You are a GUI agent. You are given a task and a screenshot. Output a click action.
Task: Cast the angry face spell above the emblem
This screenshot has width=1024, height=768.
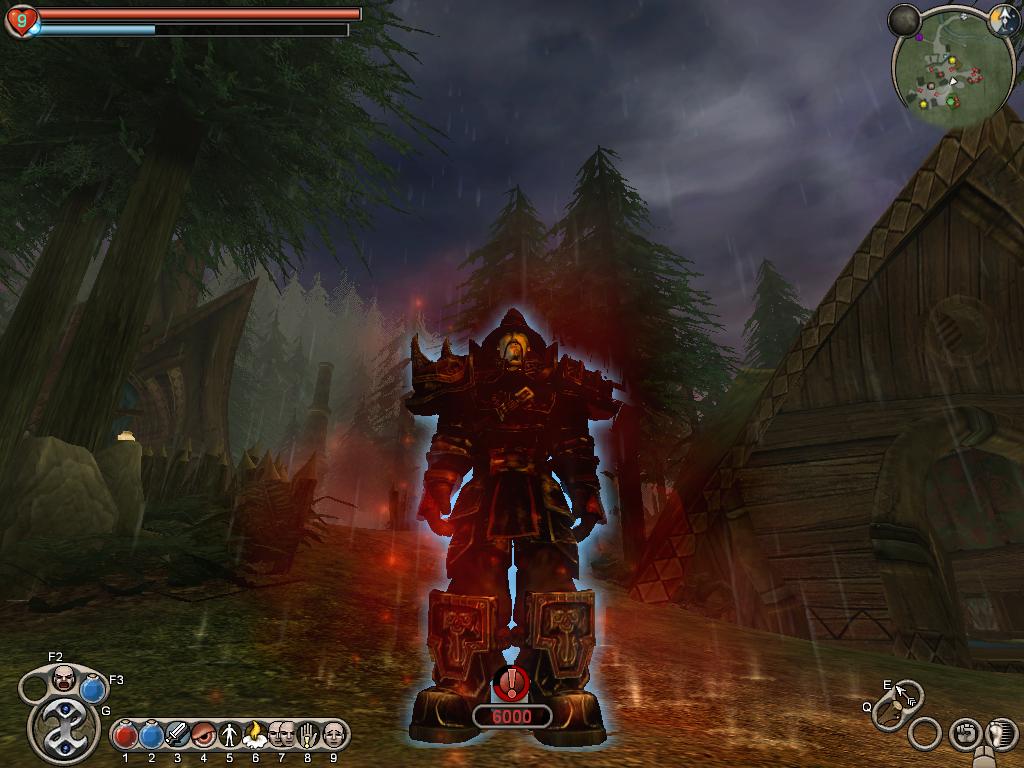tap(63, 678)
